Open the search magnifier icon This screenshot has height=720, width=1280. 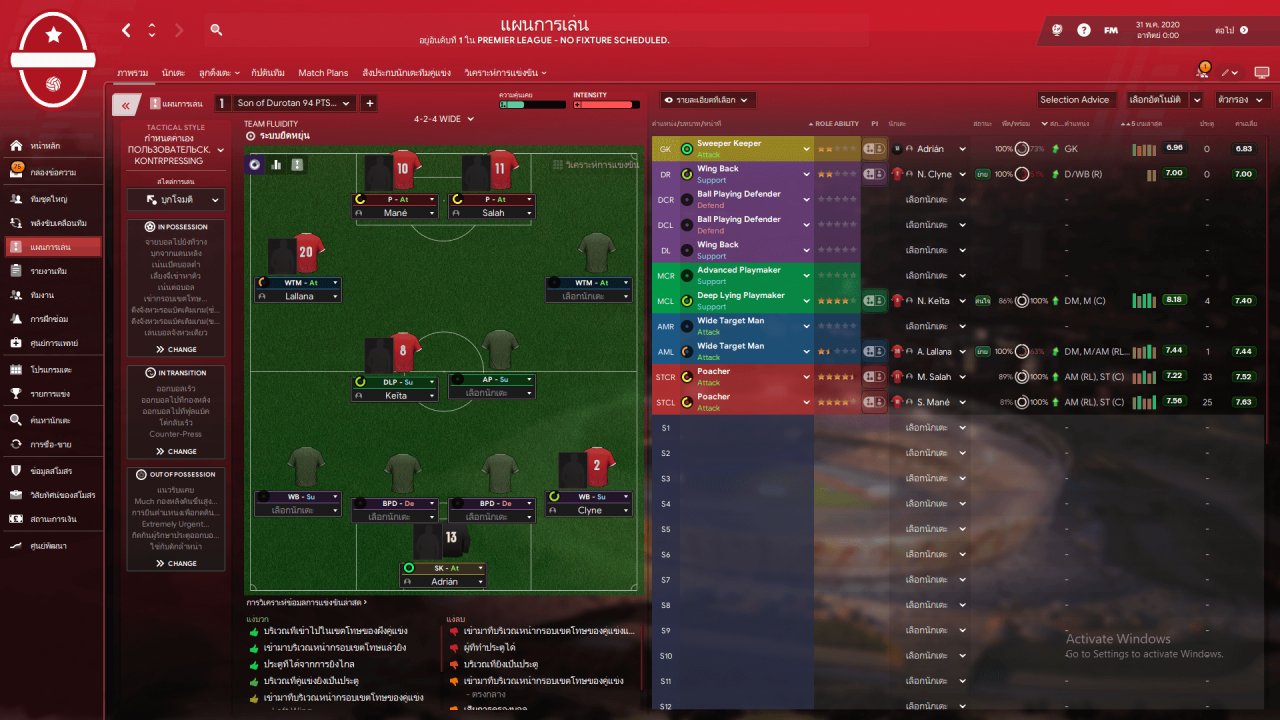point(216,30)
